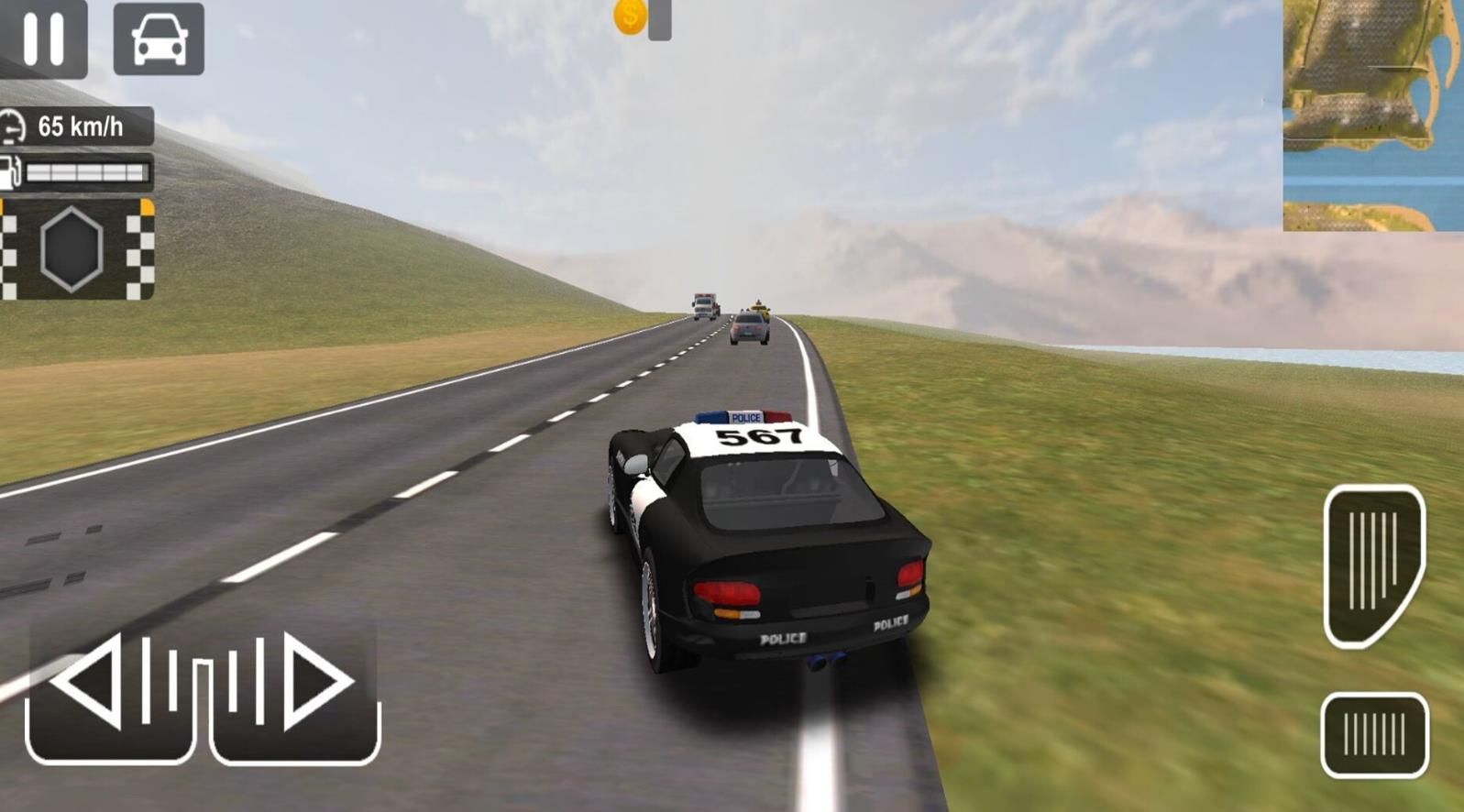The height and width of the screenshot is (812, 1464).
Task: Pause the game
Action: 43,38
